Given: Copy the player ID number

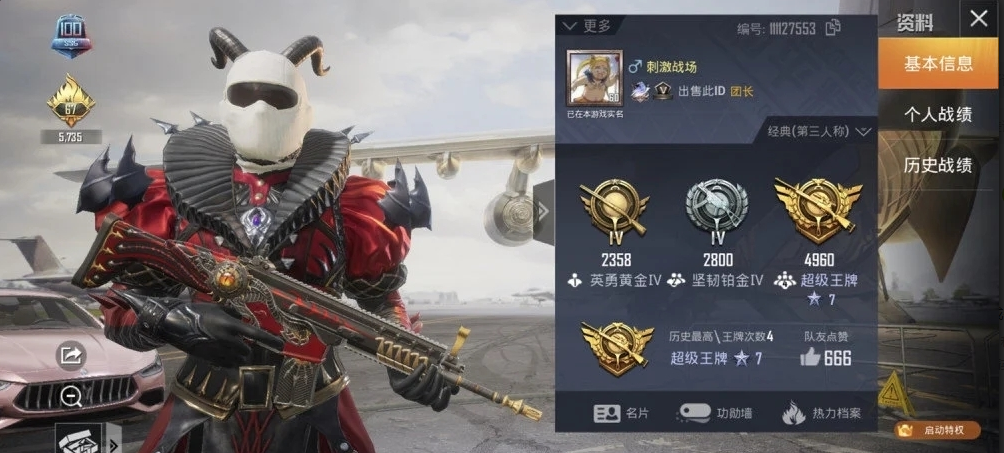Looking at the screenshot, I should (833, 28).
